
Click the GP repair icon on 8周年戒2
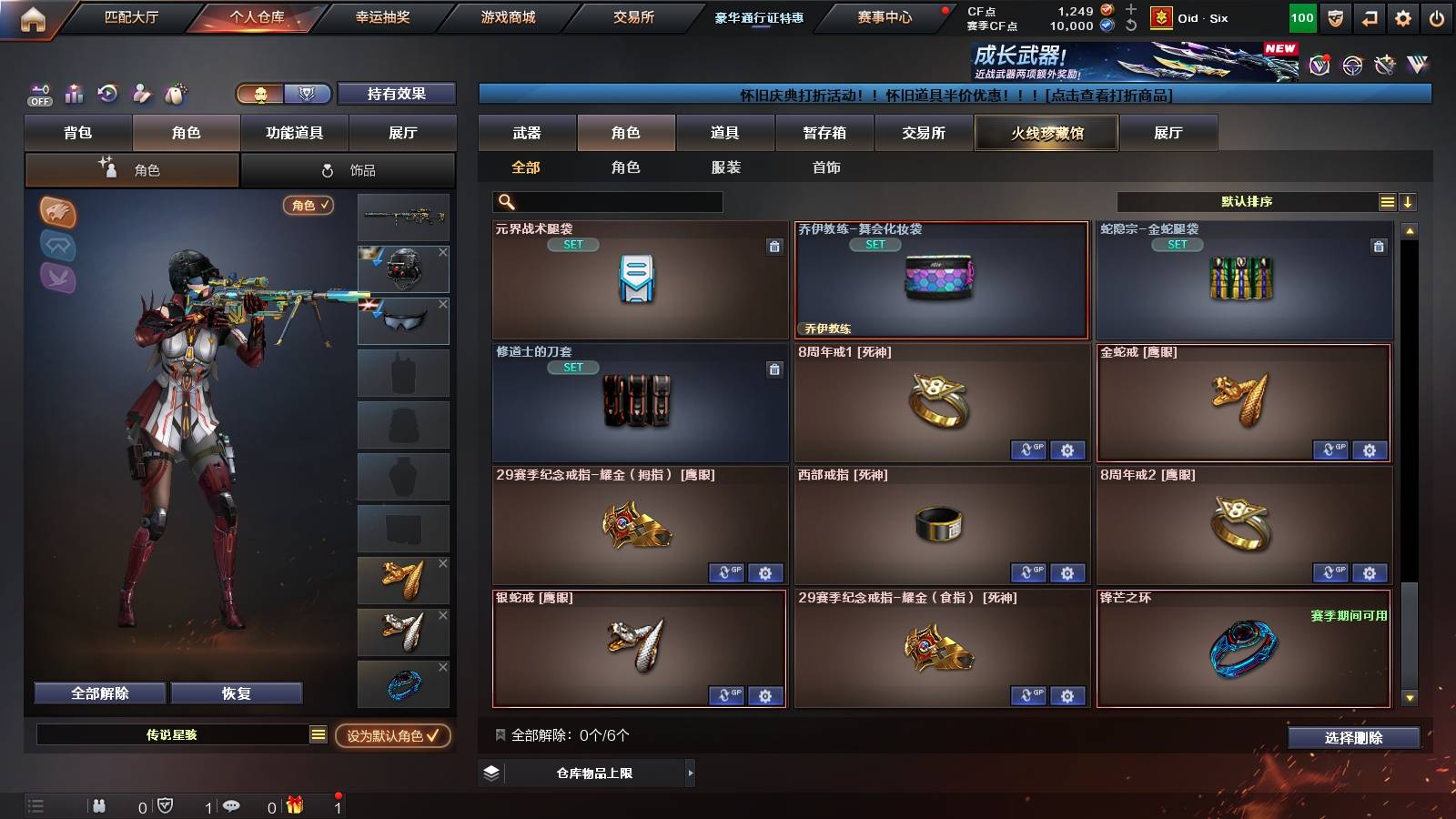[x=1331, y=573]
